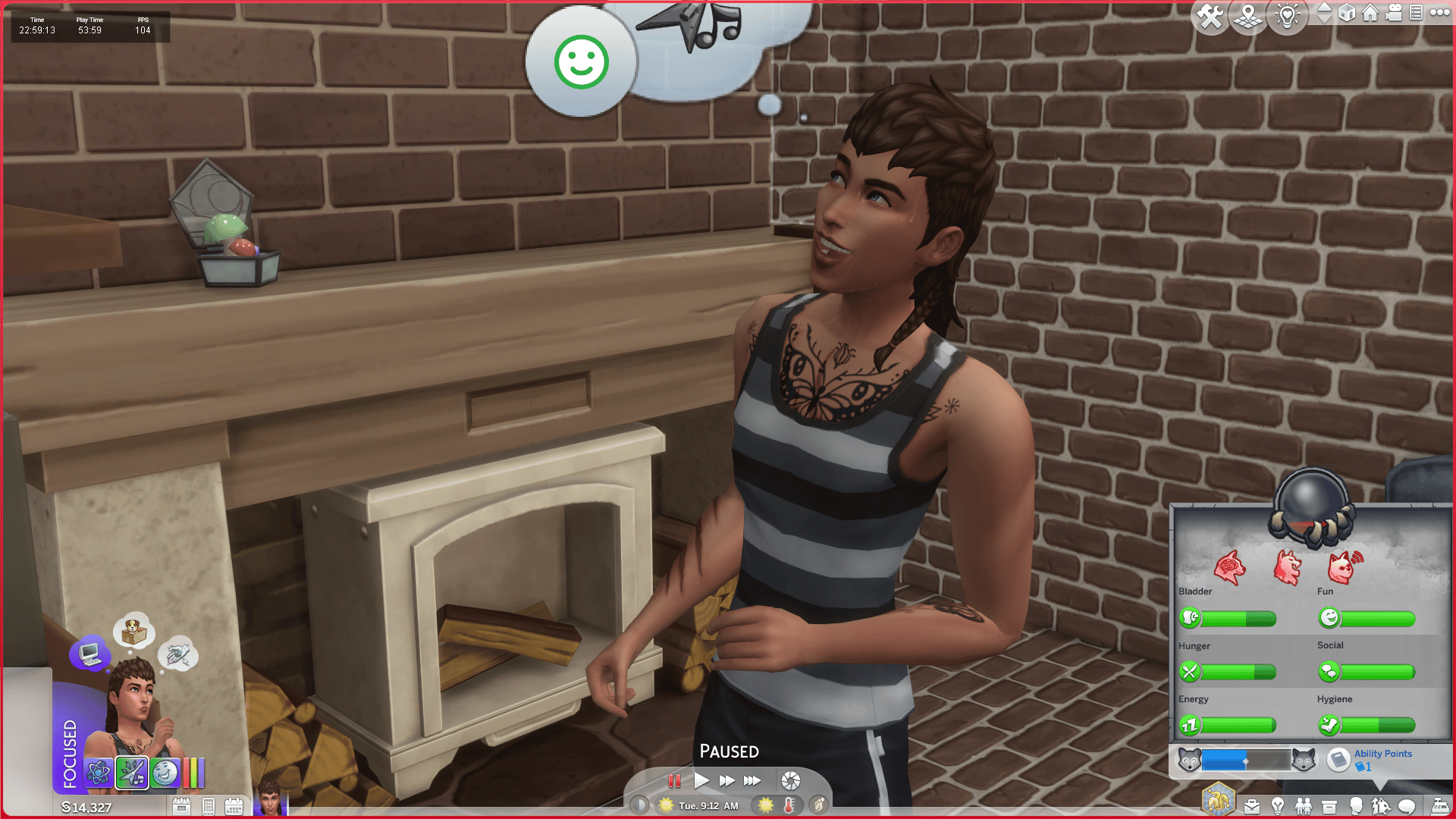Open the Inventory box tab
Viewport: 1456px width, 819px height.
point(1329,806)
